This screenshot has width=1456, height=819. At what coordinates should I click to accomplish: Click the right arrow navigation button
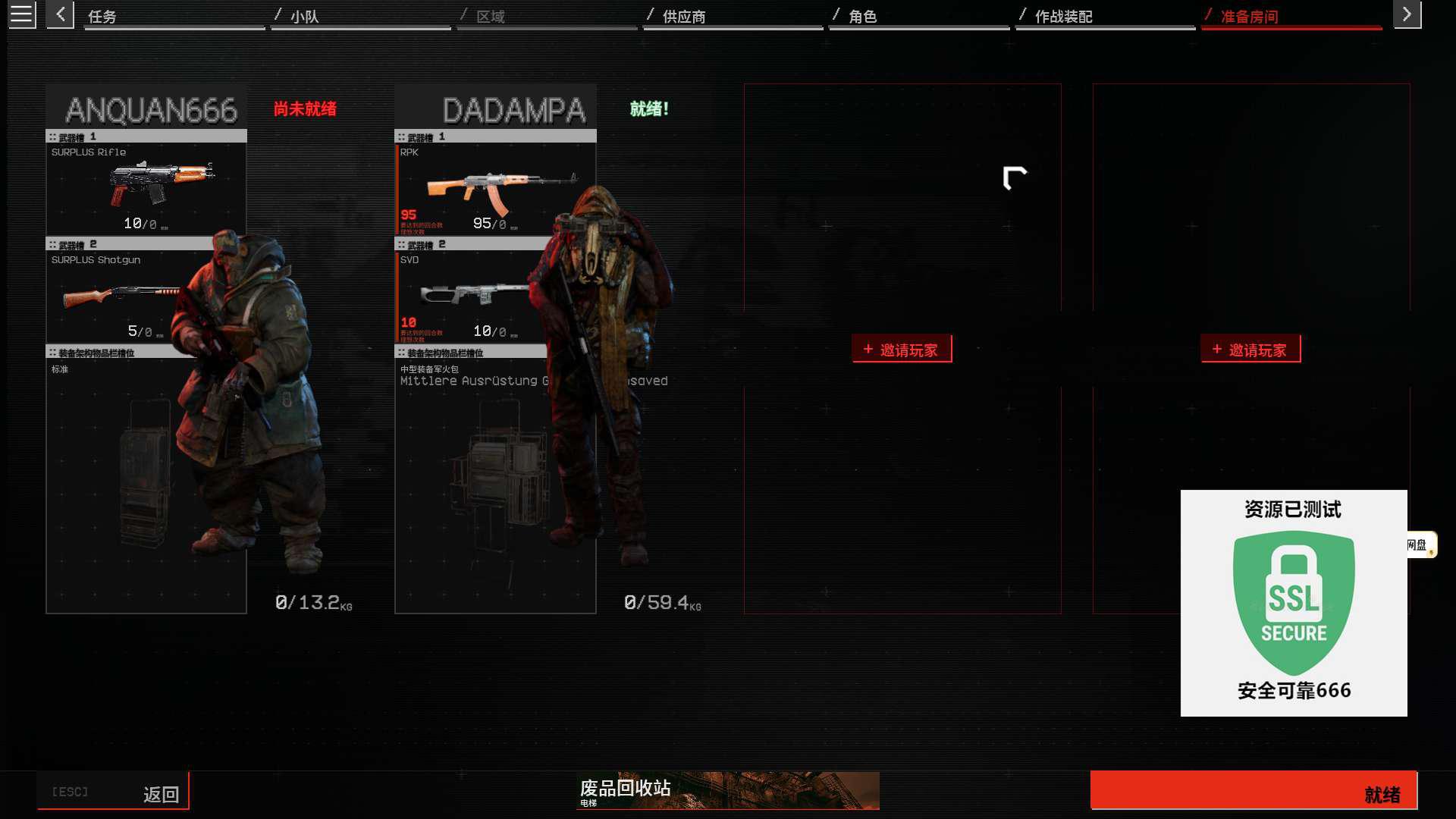point(1407,14)
